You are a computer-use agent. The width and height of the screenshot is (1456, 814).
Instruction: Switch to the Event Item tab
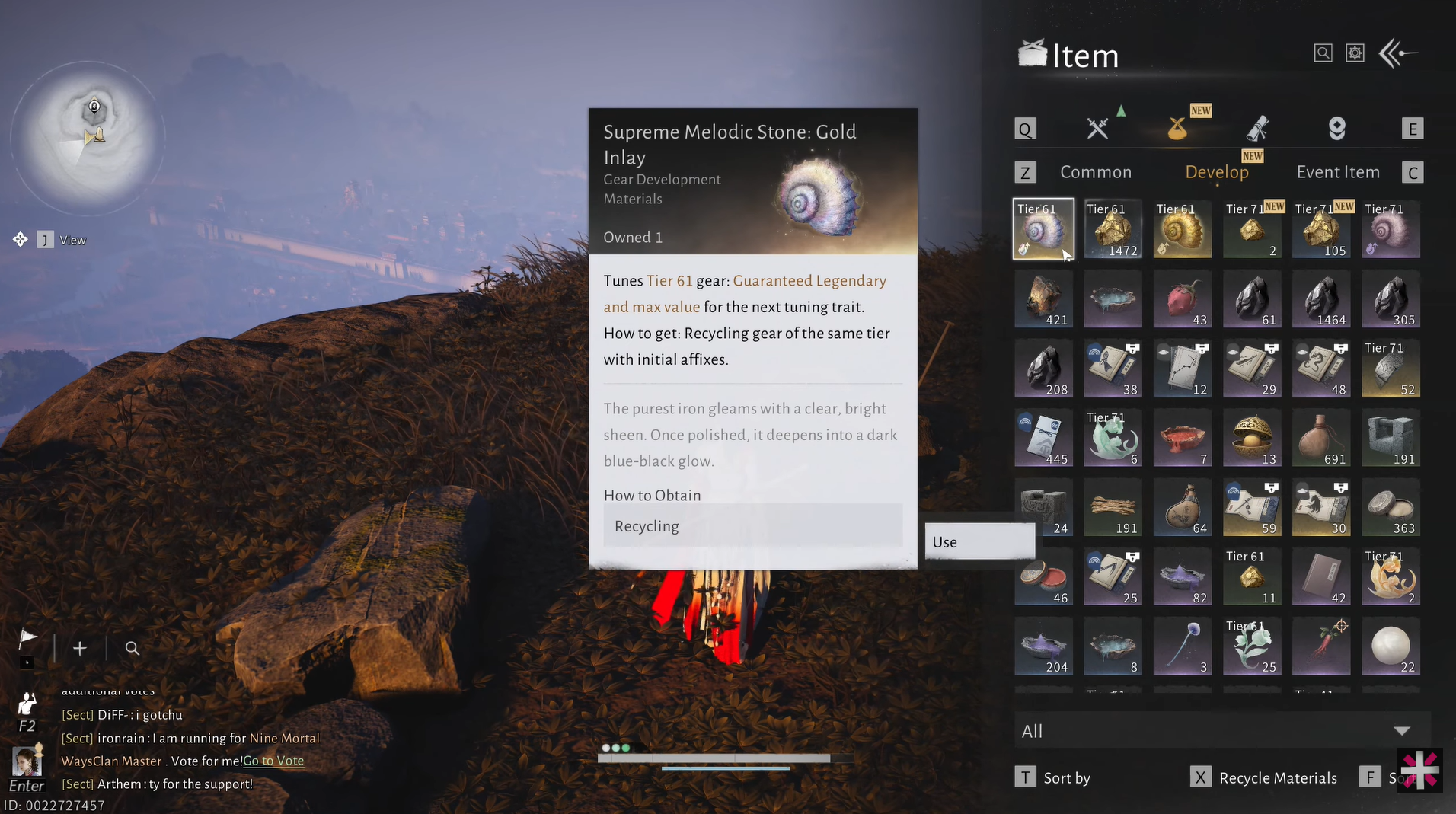[1337, 172]
